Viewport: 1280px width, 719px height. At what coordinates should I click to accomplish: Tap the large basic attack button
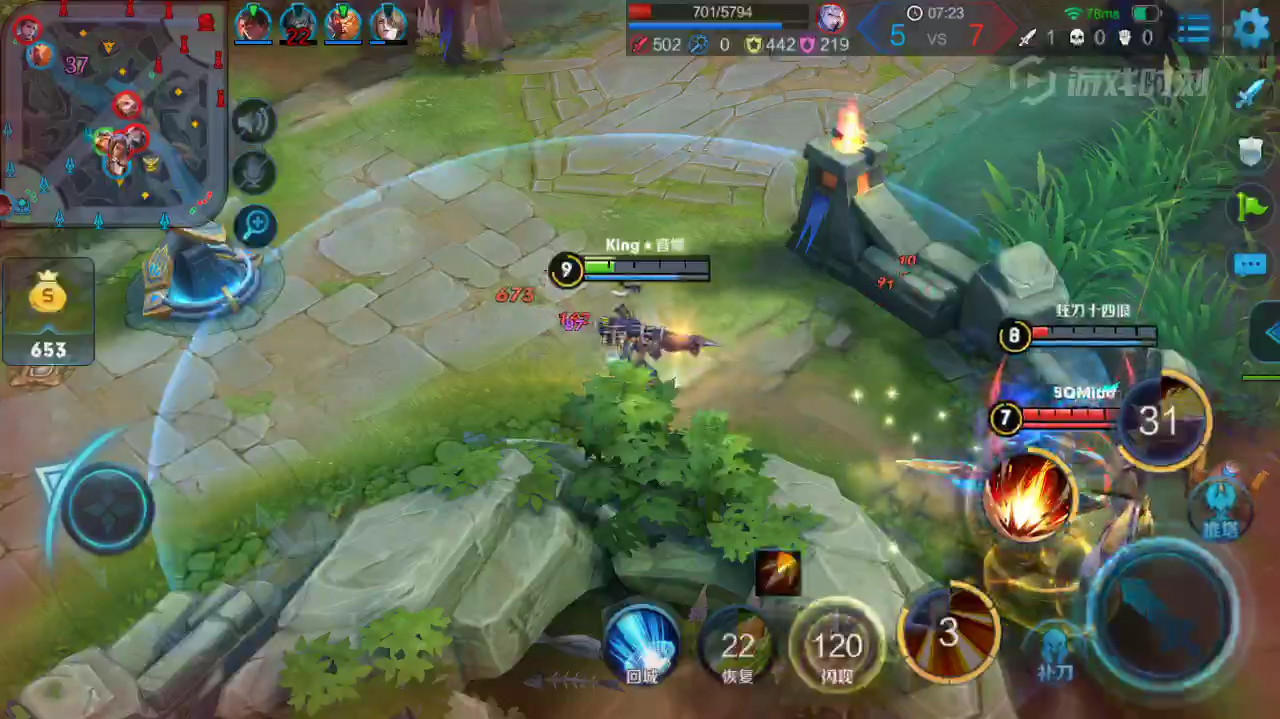[1160, 610]
